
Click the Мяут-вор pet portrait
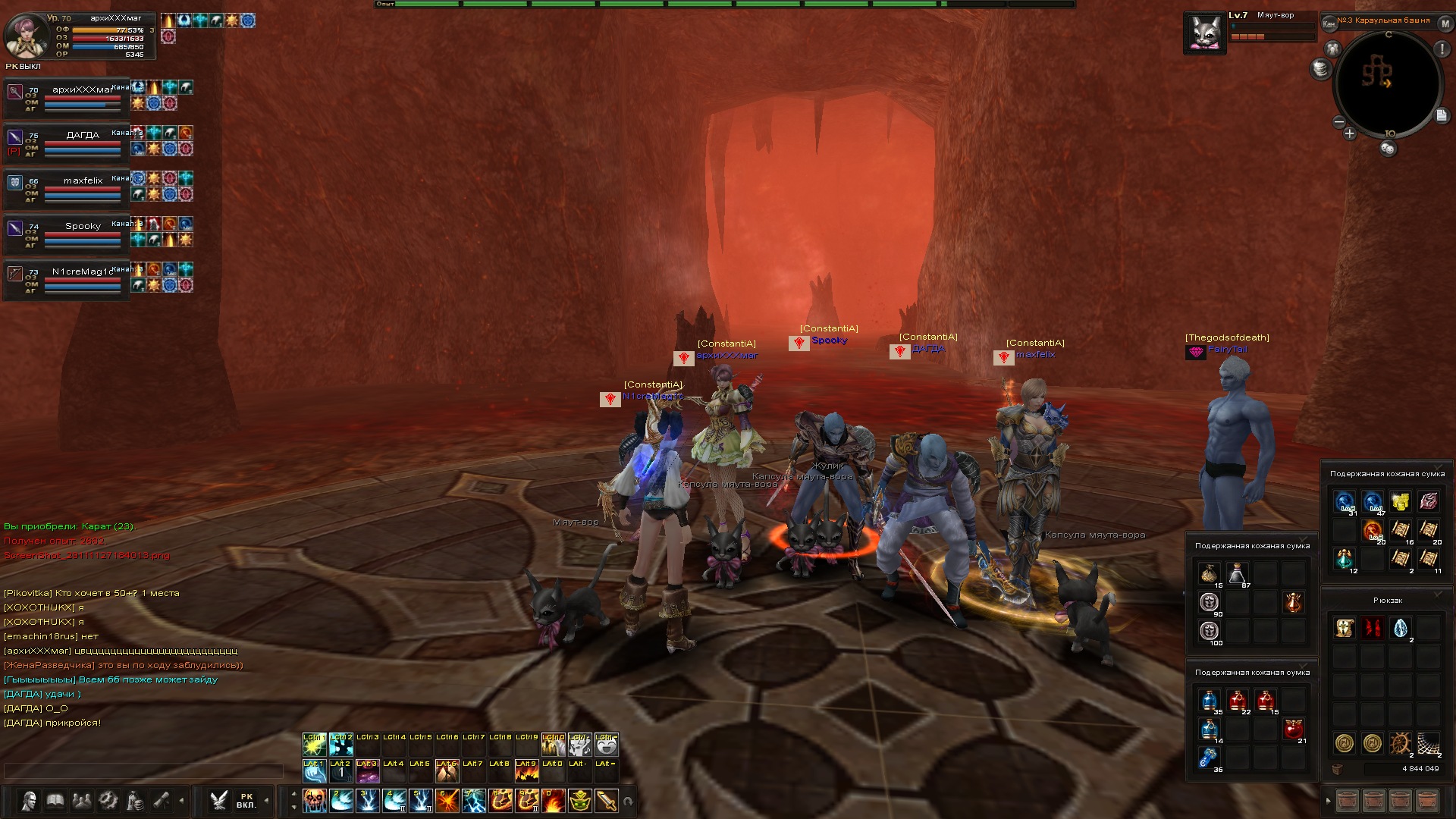tap(1204, 34)
